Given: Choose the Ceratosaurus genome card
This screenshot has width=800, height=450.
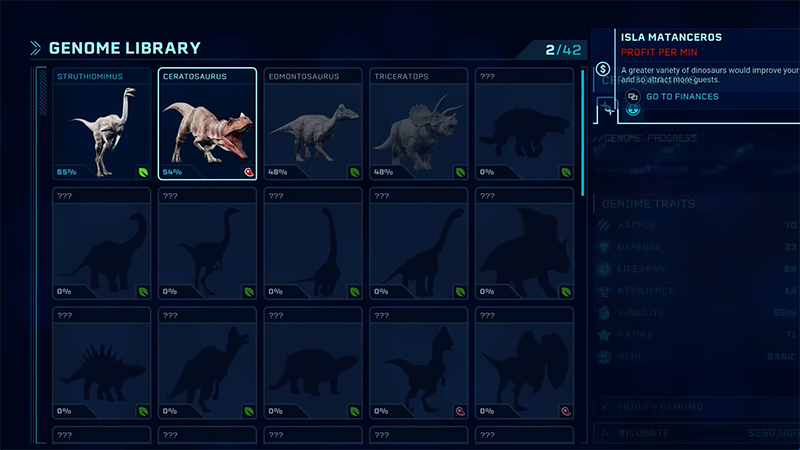Looking at the screenshot, I should (x=207, y=124).
